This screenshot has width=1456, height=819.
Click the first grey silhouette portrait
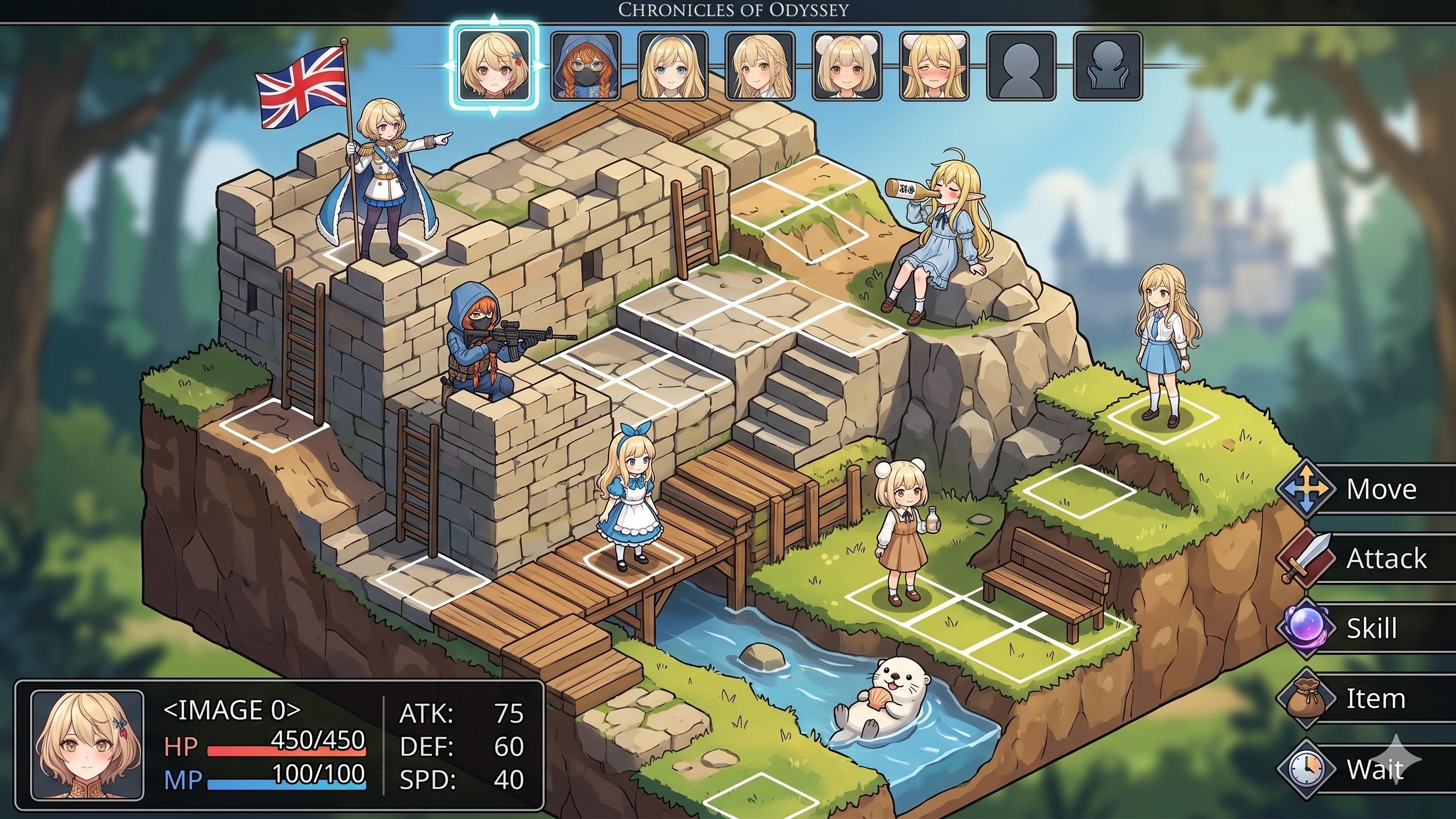pos(1021,66)
